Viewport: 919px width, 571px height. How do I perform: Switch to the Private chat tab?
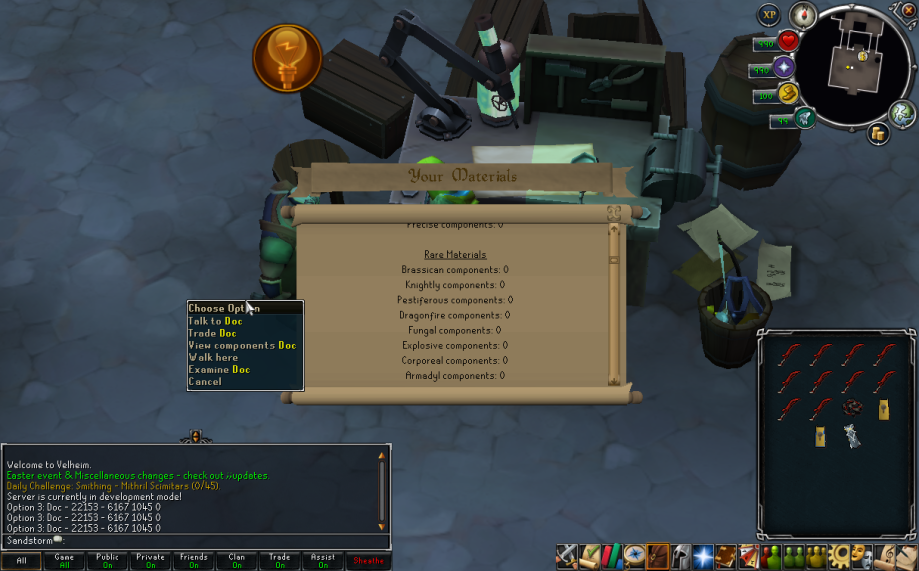coord(150,561)
